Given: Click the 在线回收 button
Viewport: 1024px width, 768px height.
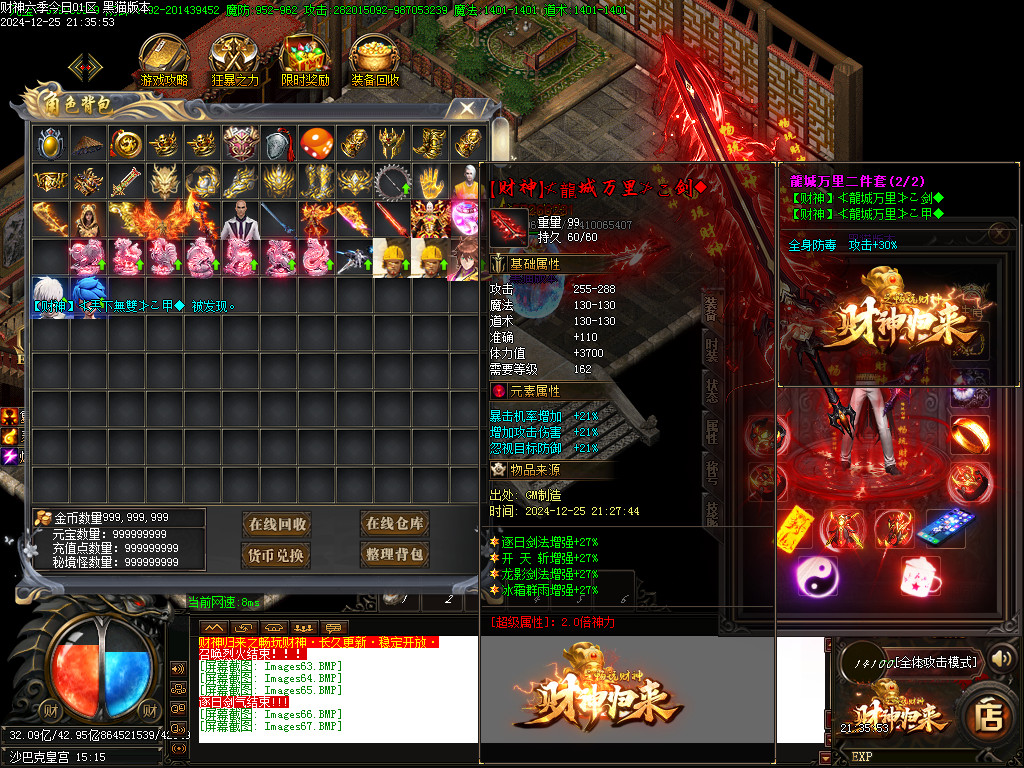Looking at the screenshot, I should click(277, 524).
